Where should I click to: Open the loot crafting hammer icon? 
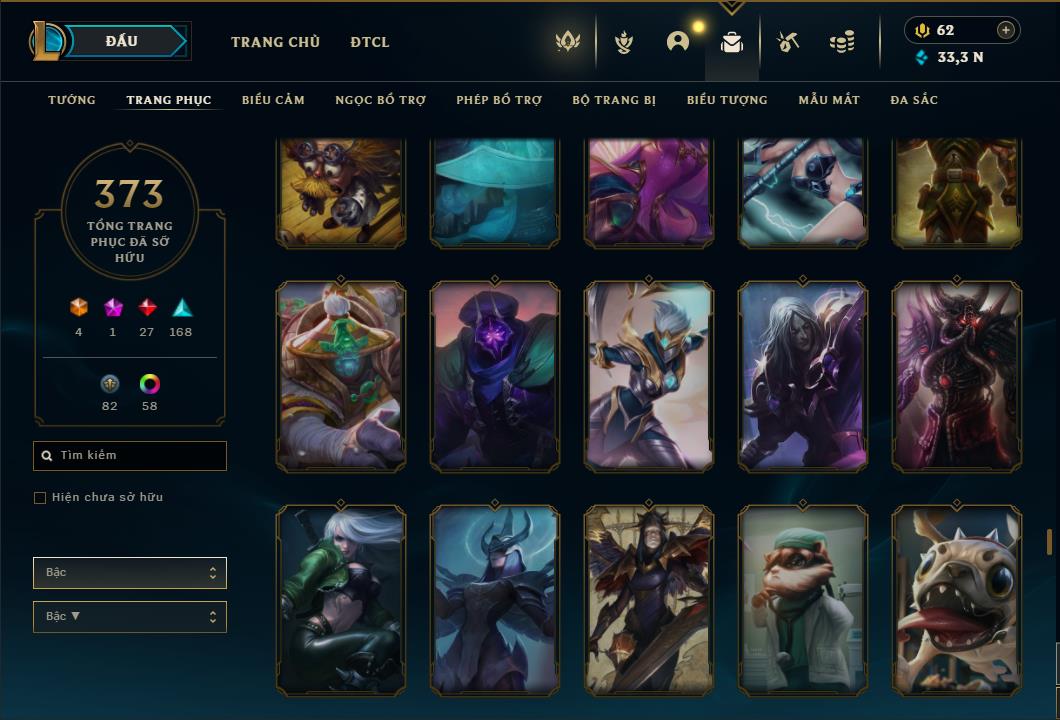(788, 42)
